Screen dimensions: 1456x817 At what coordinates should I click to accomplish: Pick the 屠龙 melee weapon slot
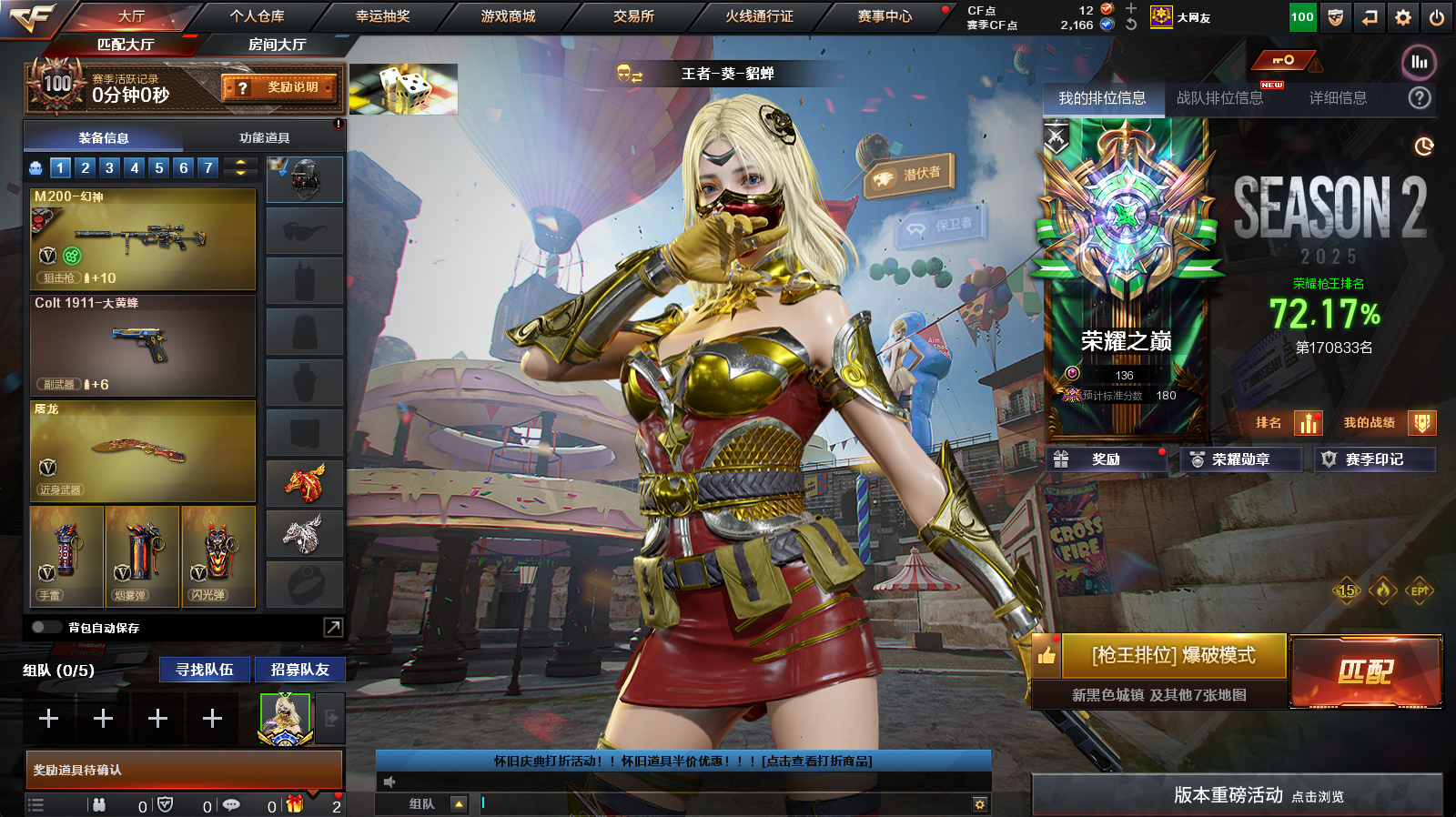[x=143, y=451]
